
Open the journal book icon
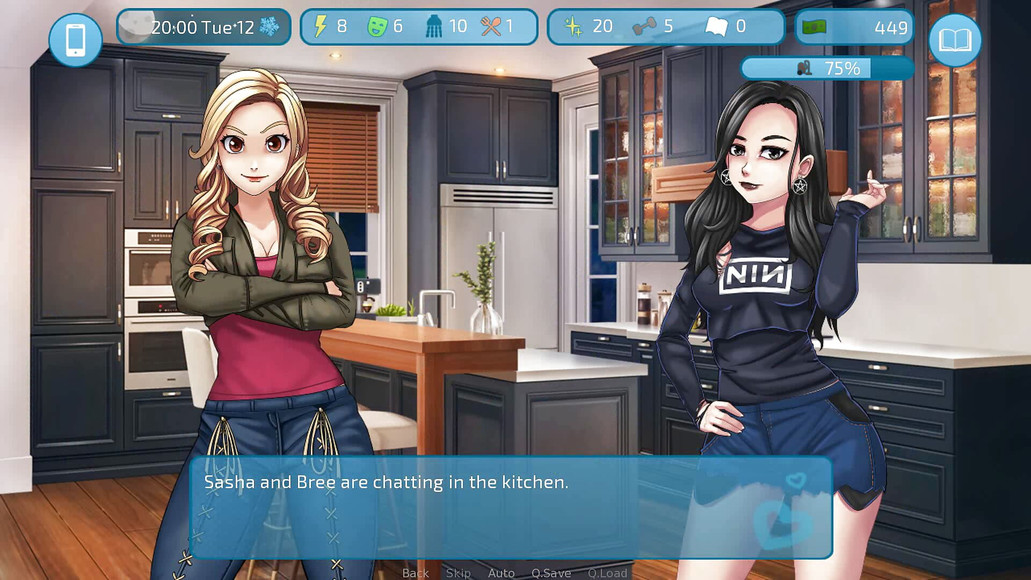click(x=954, y=40)
